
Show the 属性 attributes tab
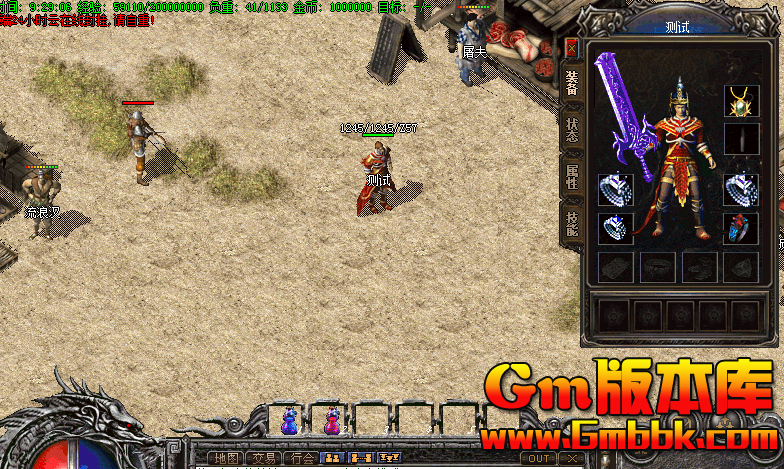[x=571, y=176]
